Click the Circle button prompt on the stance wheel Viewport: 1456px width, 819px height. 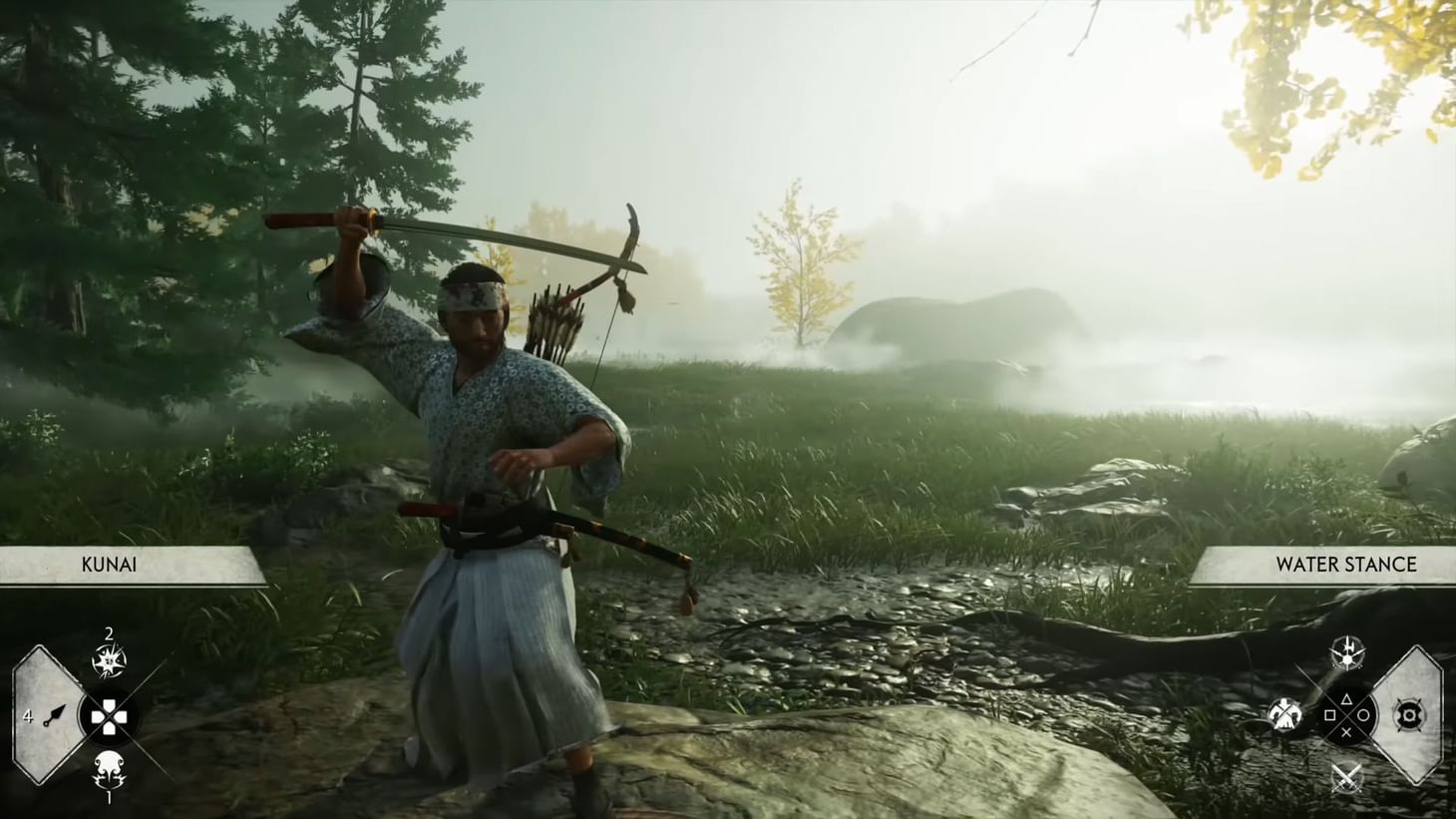point(1364,715)
